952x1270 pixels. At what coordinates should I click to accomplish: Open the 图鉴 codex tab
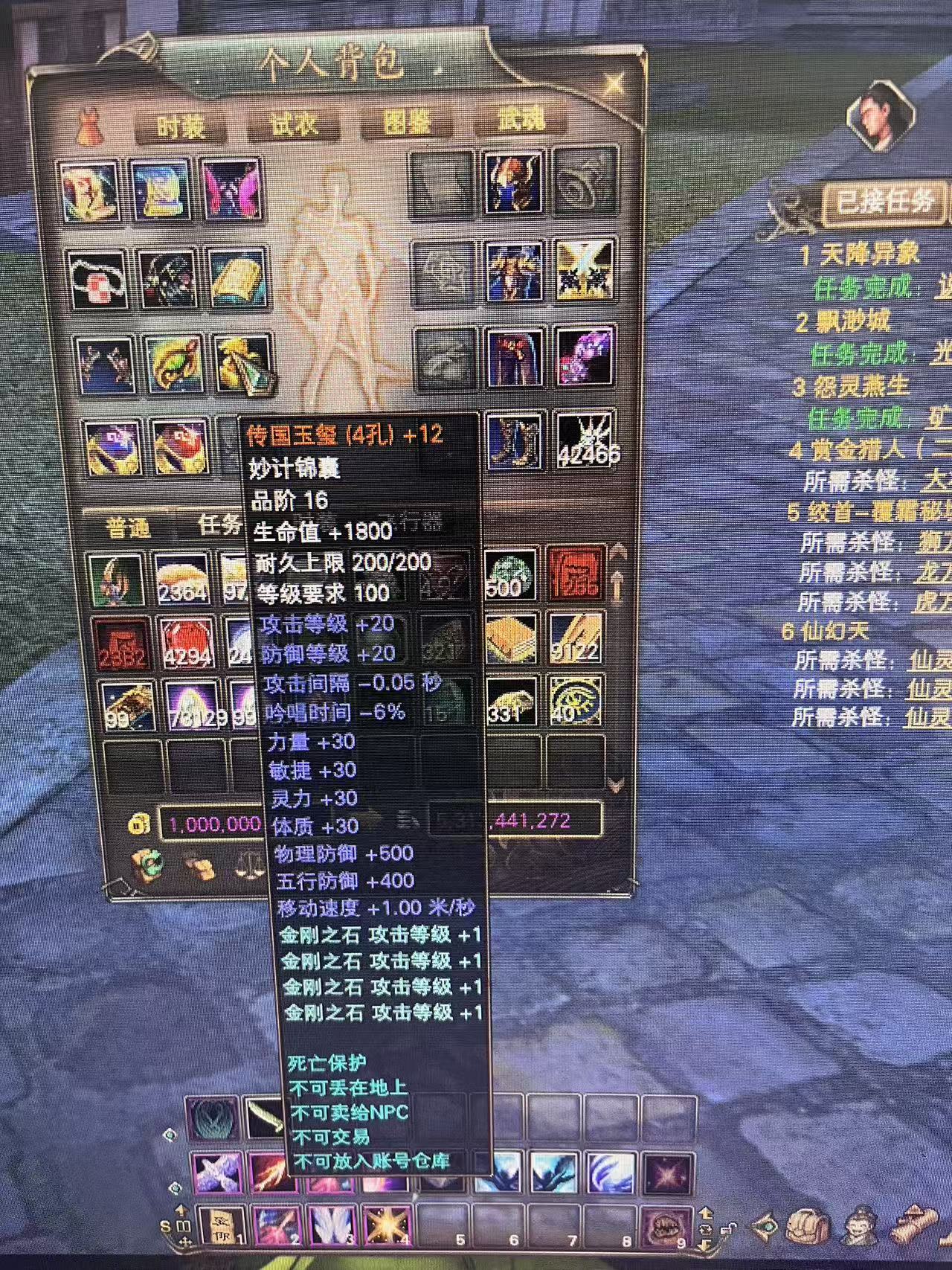pos(406,122)
